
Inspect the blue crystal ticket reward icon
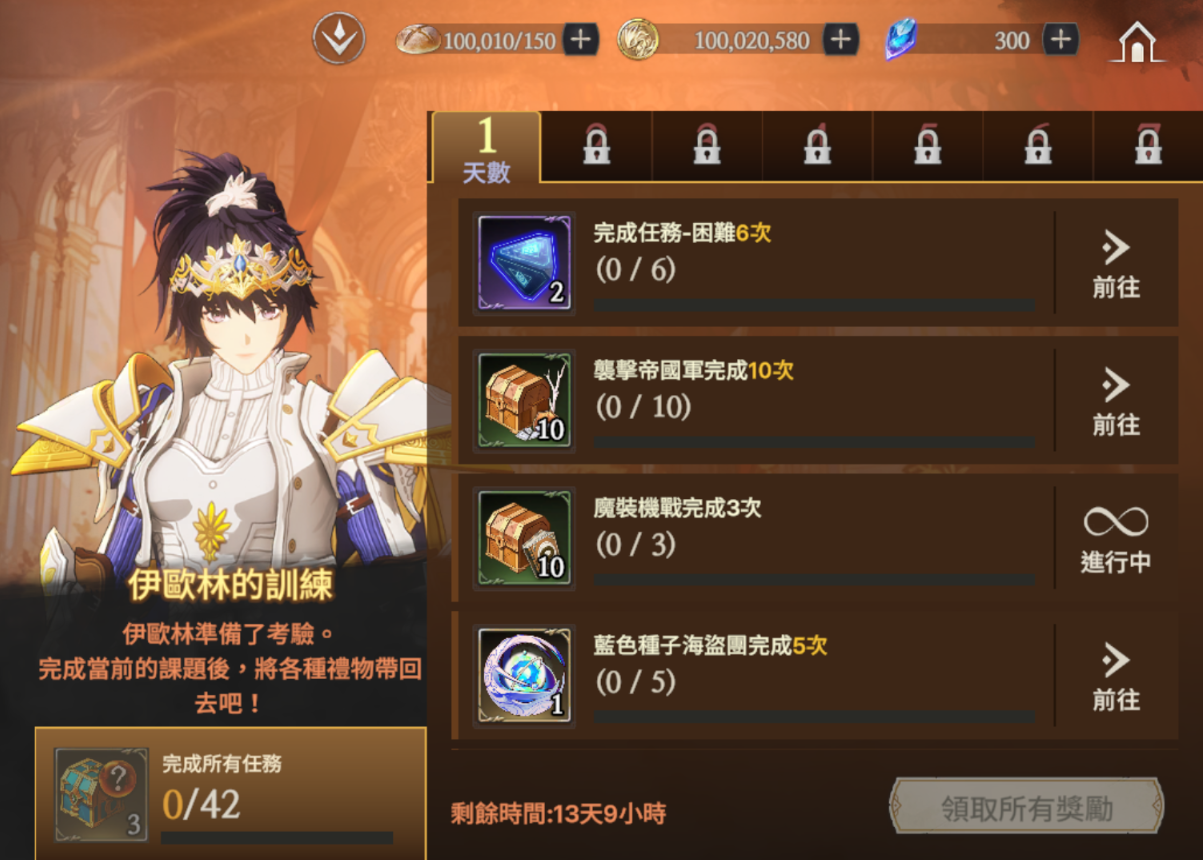pos(525,262)
